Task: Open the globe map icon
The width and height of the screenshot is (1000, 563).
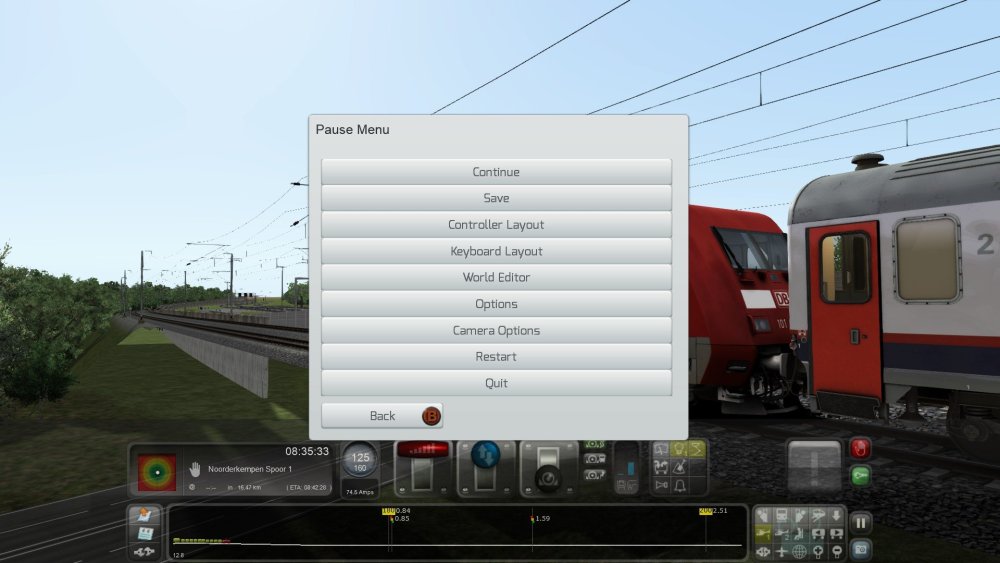Action: pos(800,551)
